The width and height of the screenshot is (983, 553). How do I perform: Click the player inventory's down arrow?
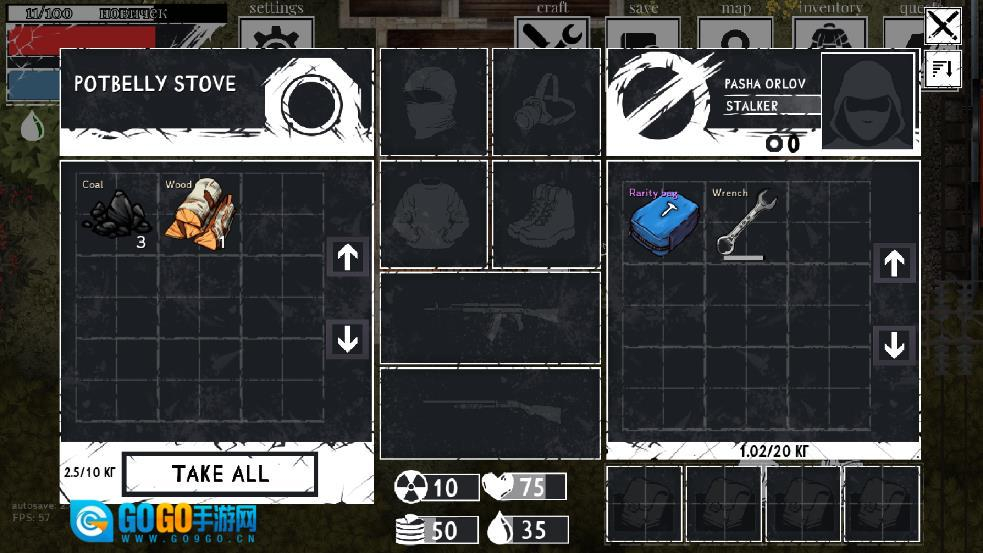894,345
